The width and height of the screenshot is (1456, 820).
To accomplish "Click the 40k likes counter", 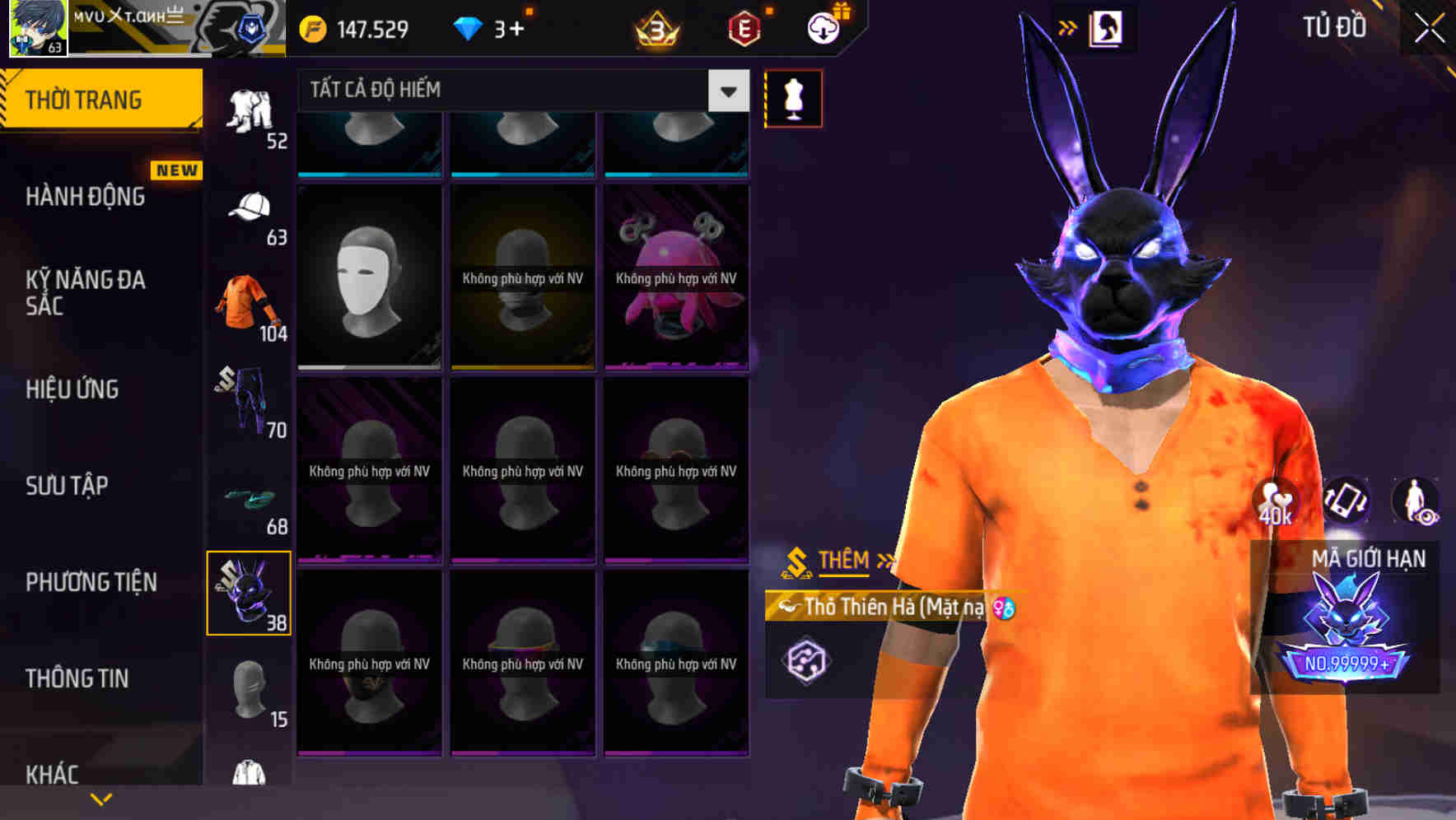I will [x=1275, y=502].
